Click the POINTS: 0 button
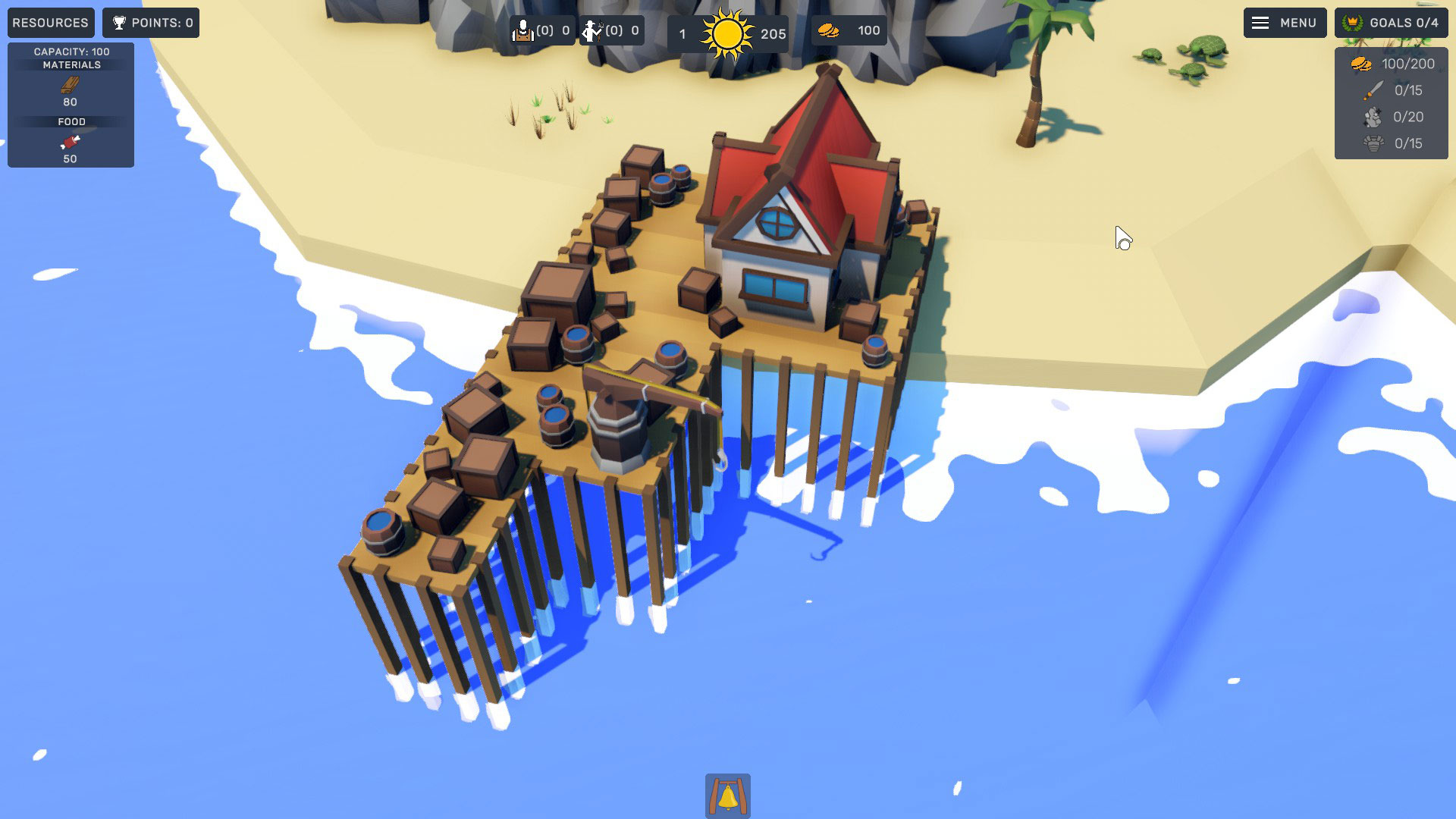This screenshot has width=1456, height=819. click(150, 23)
